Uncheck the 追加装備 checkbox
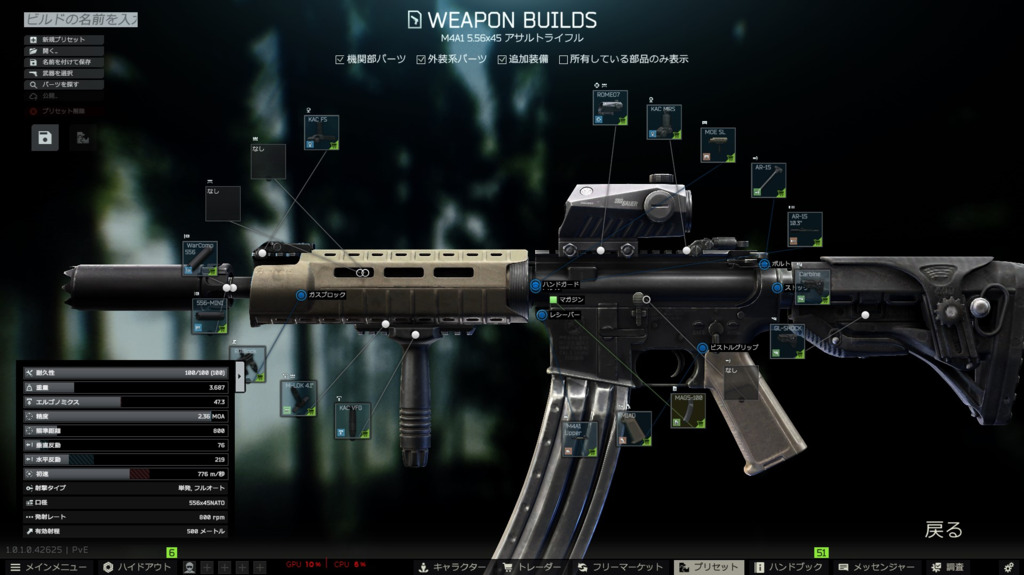Viewport: 1024px width, 575px height. coord(502,60)
